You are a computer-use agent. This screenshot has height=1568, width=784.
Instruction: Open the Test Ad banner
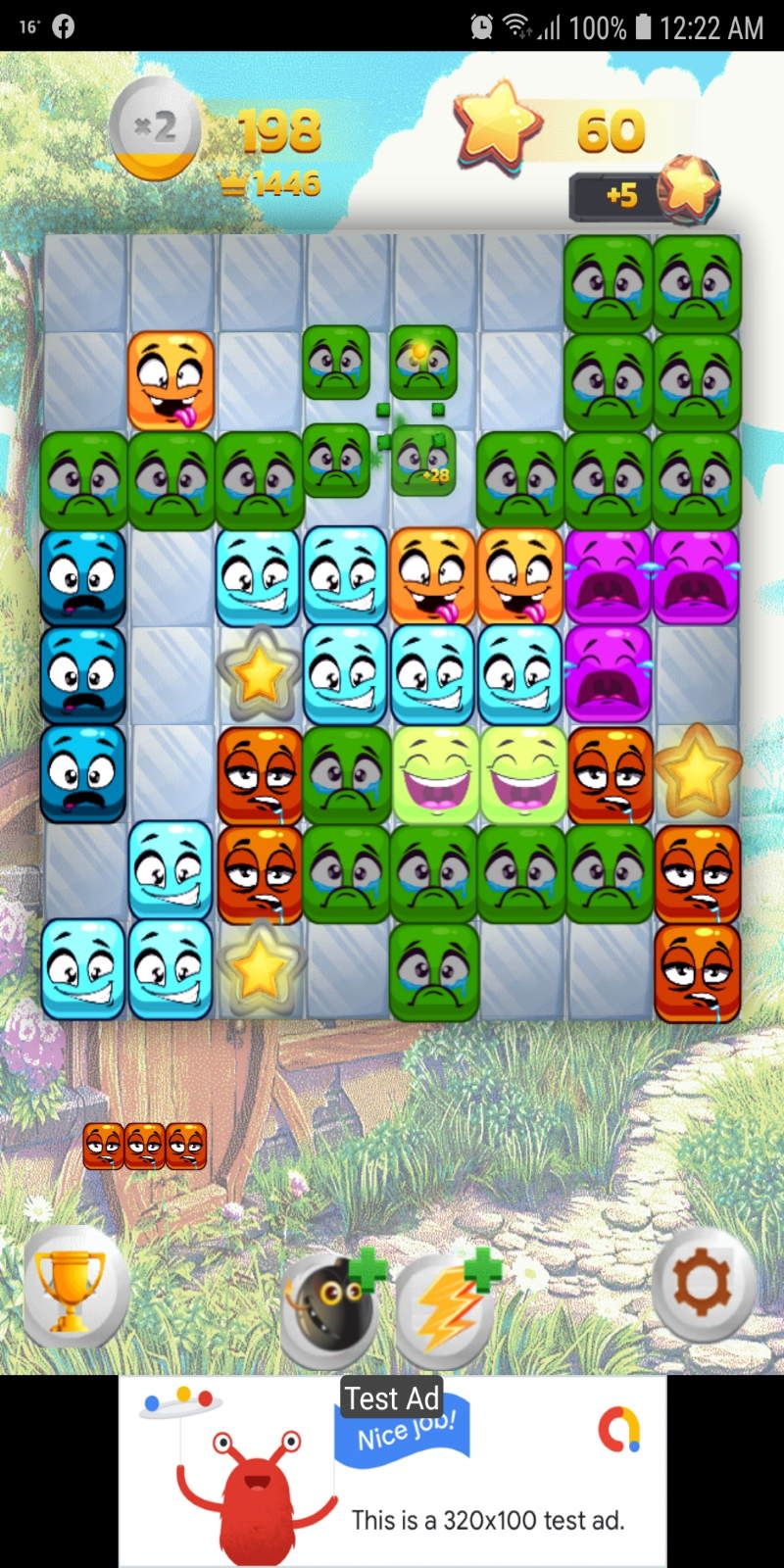click(392, 1470)
